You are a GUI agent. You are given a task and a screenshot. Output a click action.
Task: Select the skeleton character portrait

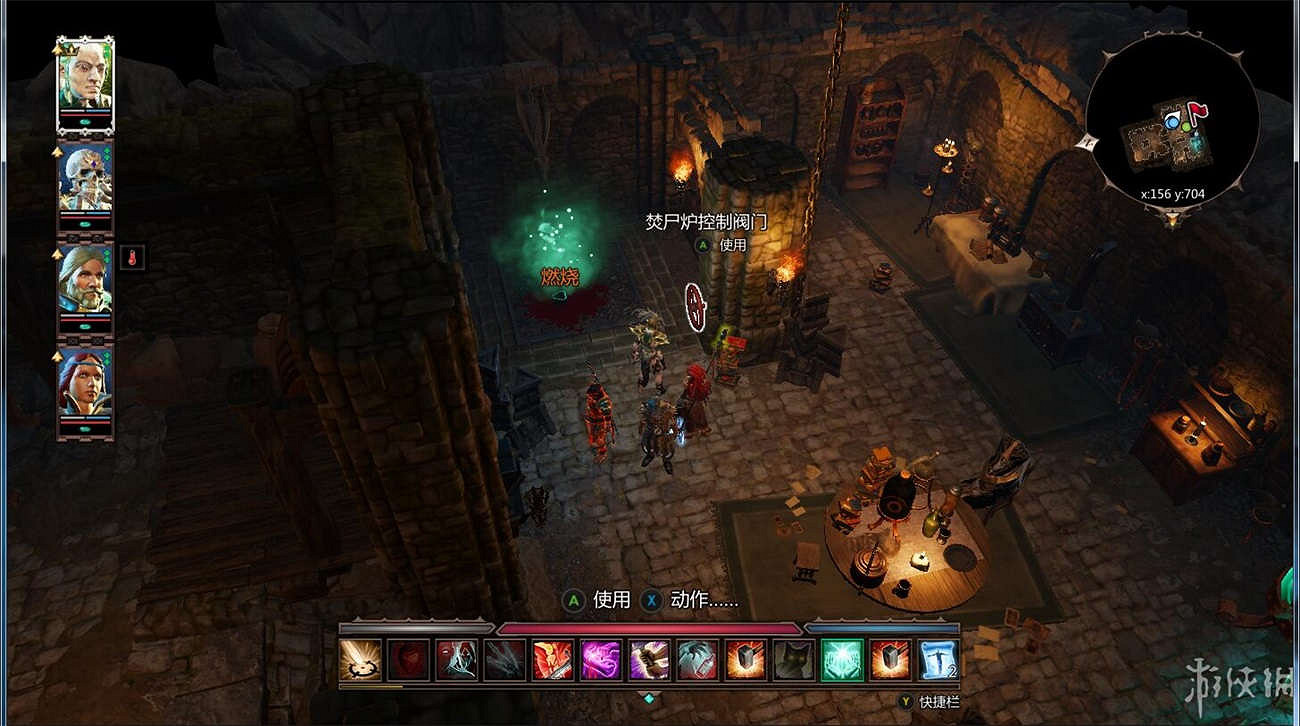click(85, 180)
